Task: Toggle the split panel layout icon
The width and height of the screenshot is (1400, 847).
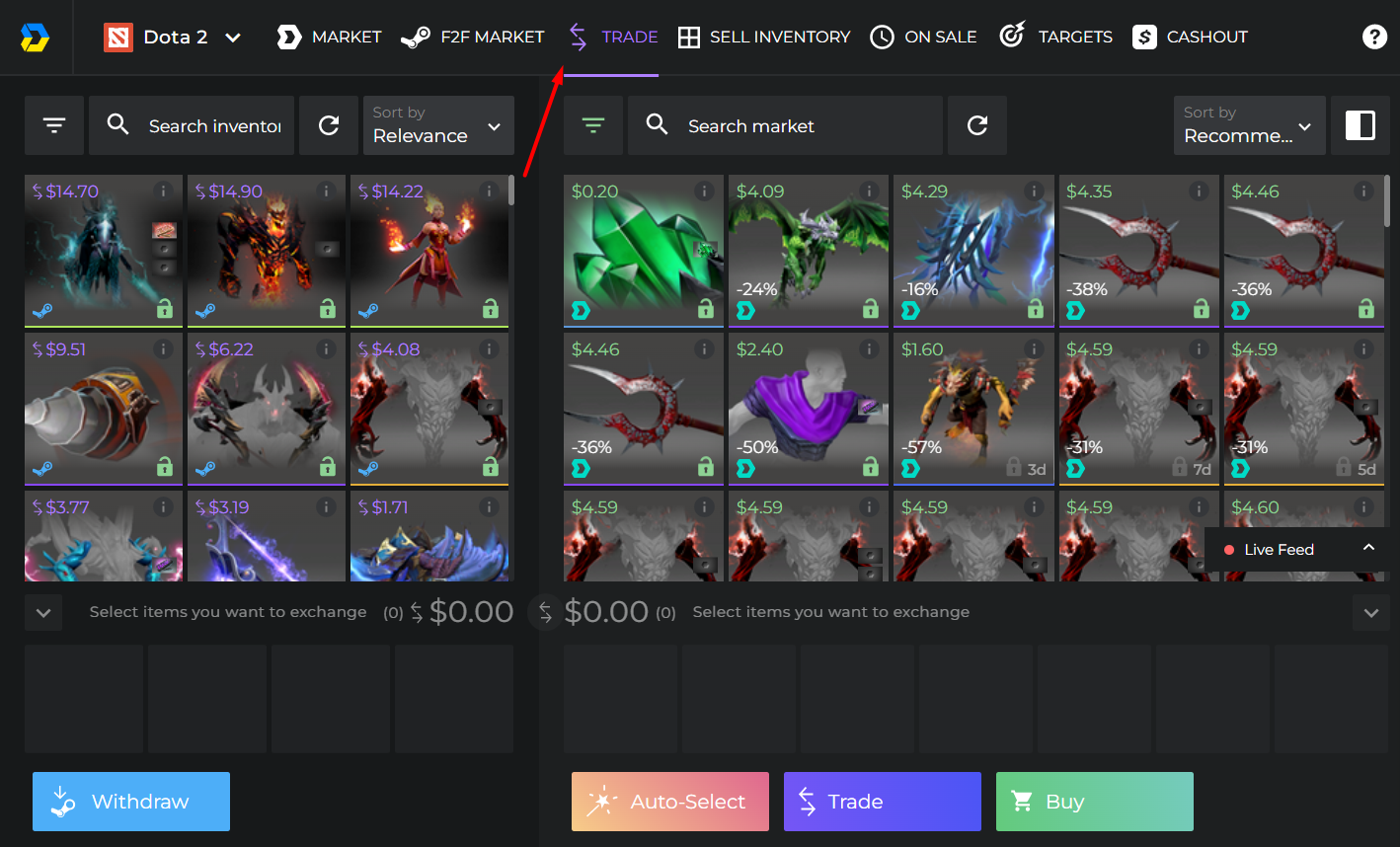Action: tap(1361, 125)
